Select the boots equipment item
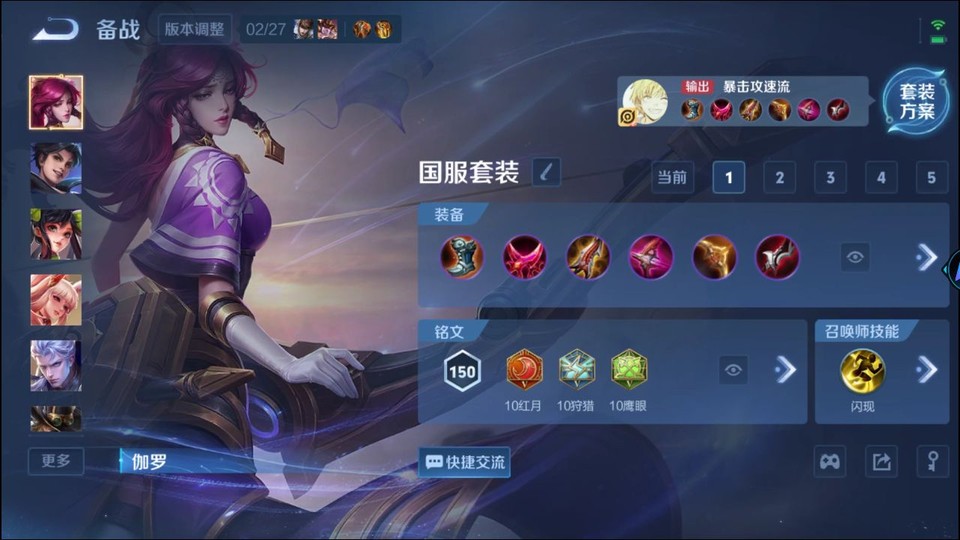960x540 pixels. (462, 257)
